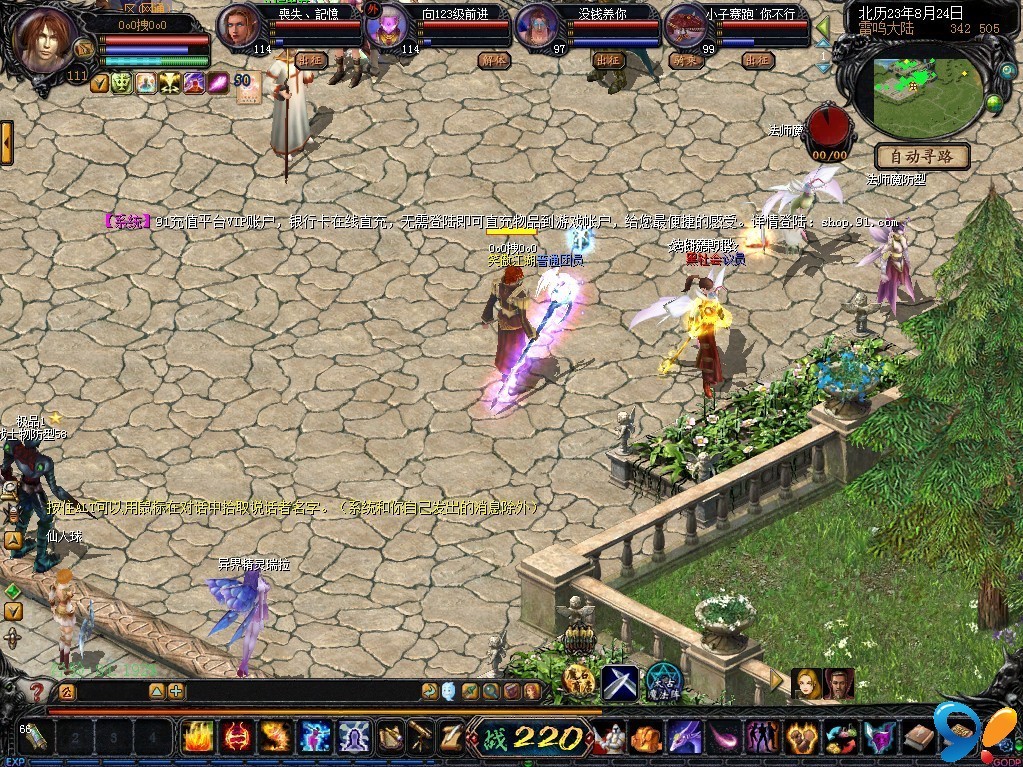Click the pink comet buff icon
The width and height of the screenshot is (1023, 767).
coord(219,83)
